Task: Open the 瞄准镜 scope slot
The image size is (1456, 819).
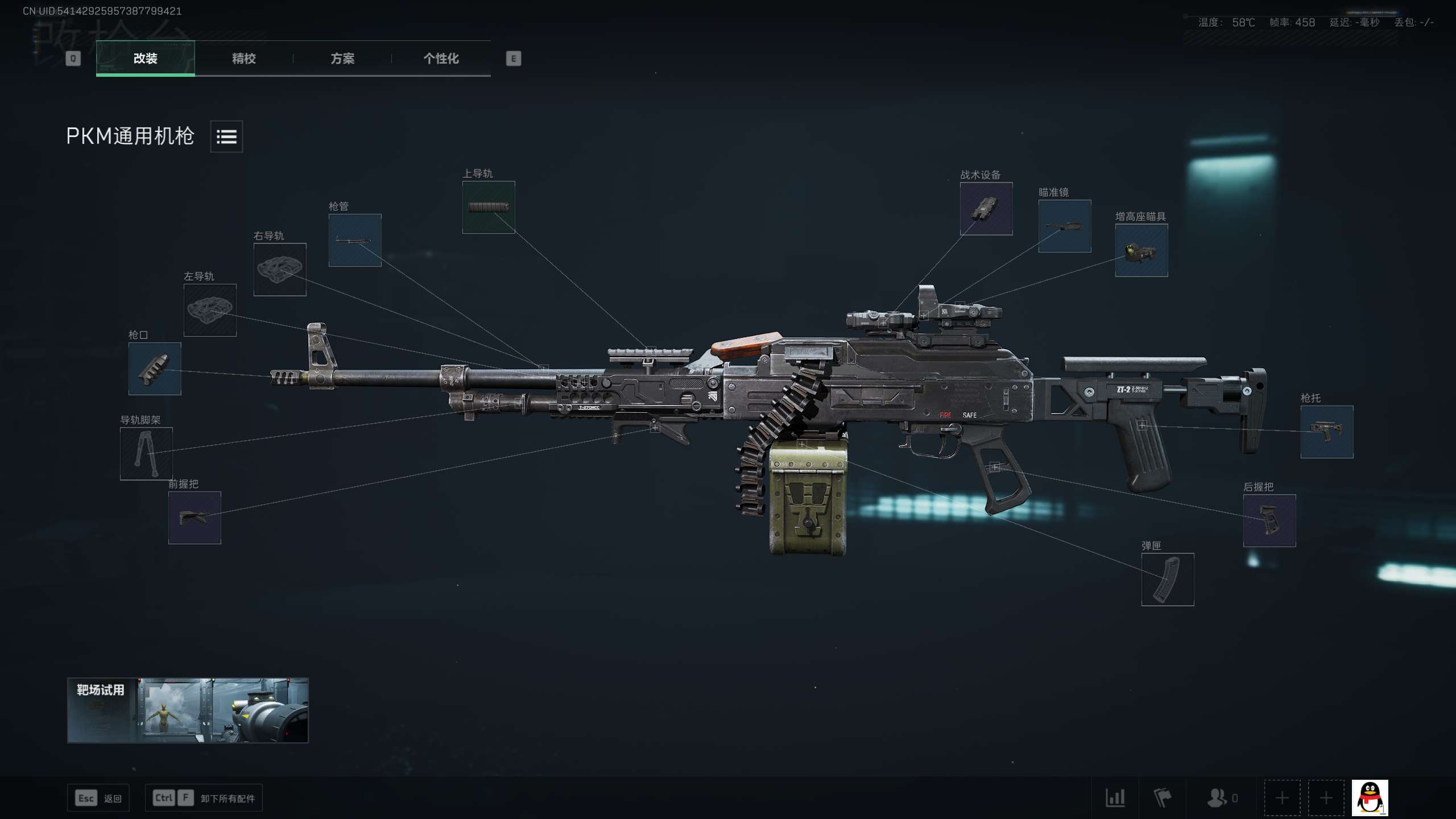Action: click(x=1065, y=226)
